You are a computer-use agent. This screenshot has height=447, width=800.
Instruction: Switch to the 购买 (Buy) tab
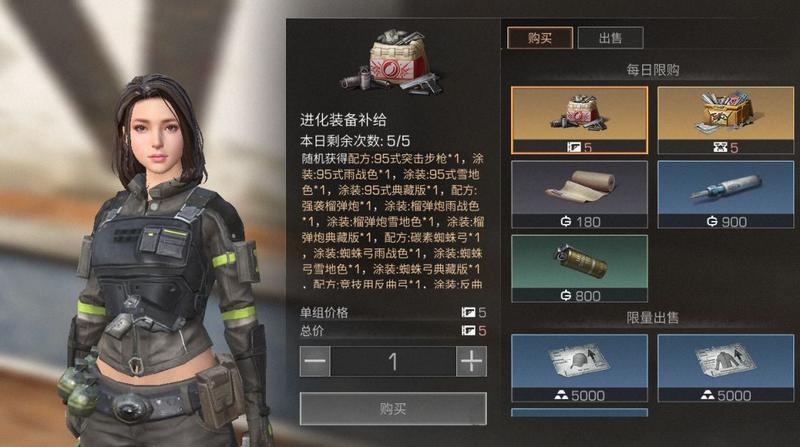coord(540,38)
